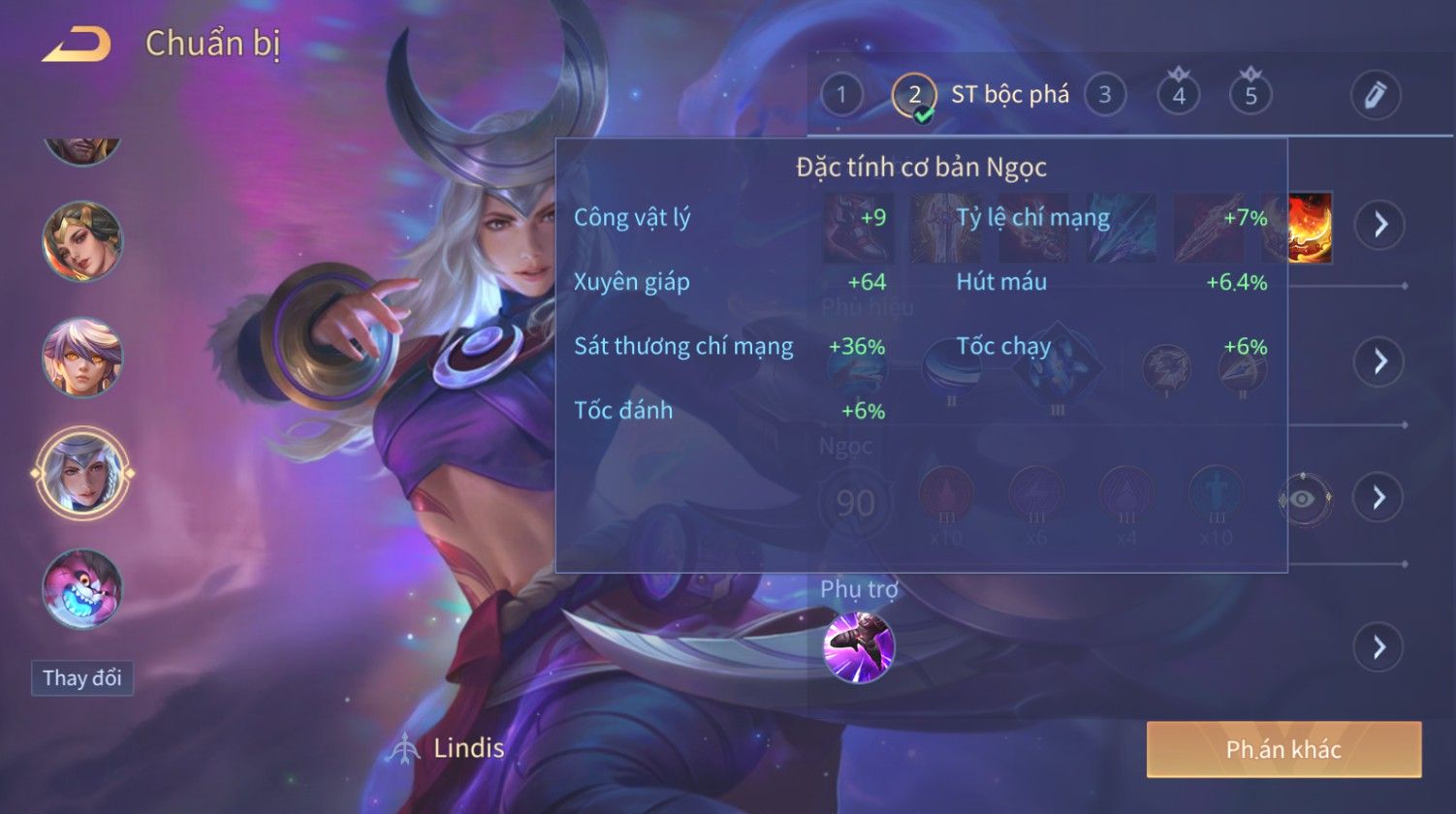Select the Phụ trợ boot spell icon

coord(859,646)
